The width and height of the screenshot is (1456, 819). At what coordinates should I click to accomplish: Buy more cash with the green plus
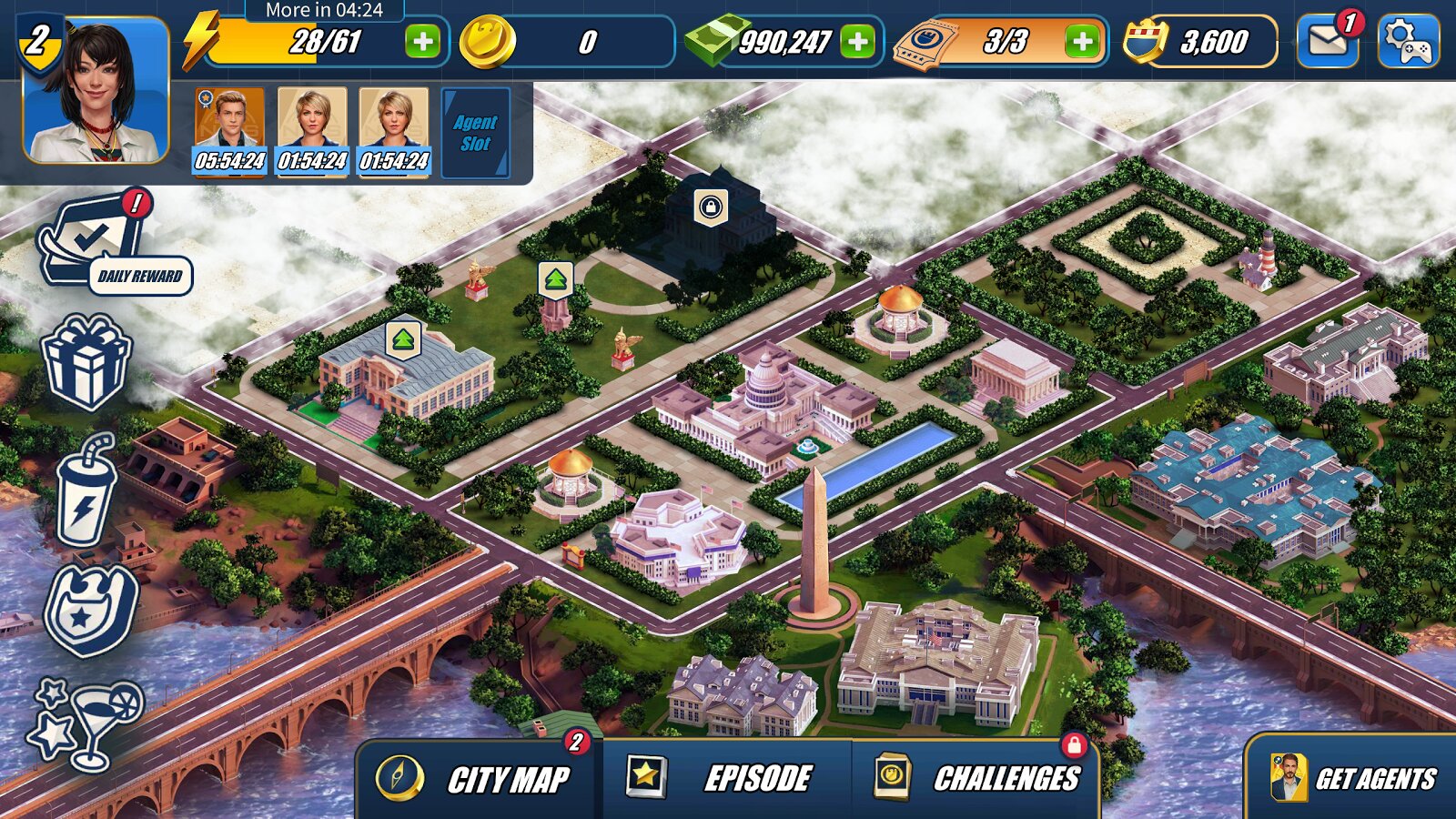click(x=857, y=42)
